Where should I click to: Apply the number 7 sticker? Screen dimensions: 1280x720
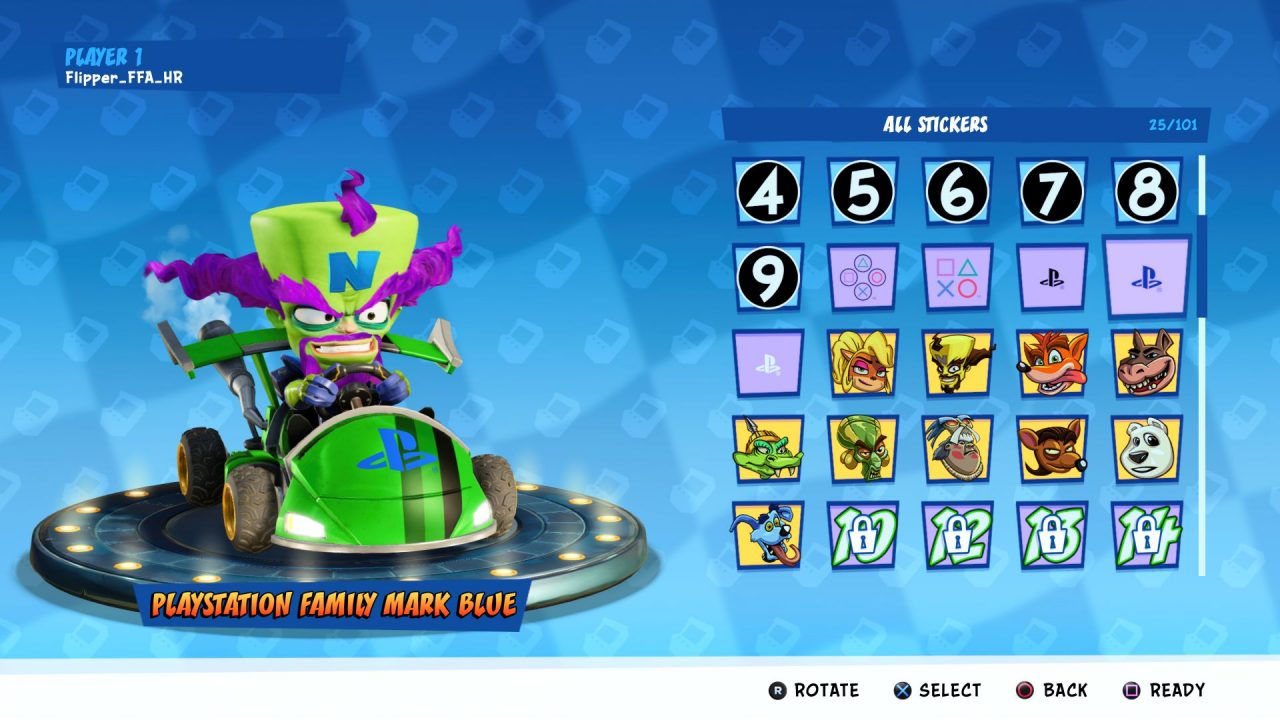tap(1052, 191)
